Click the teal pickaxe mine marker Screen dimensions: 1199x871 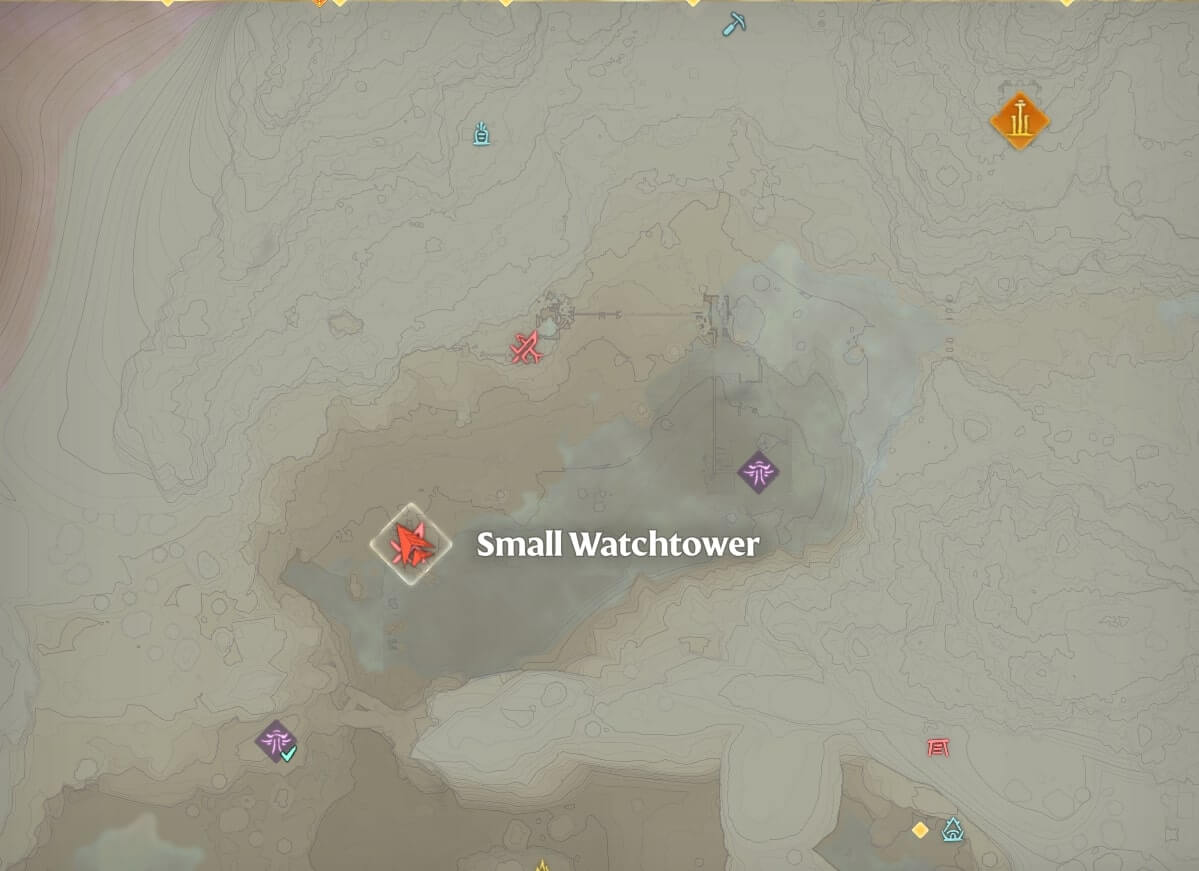pyautogui.click(x=735, y=23)
